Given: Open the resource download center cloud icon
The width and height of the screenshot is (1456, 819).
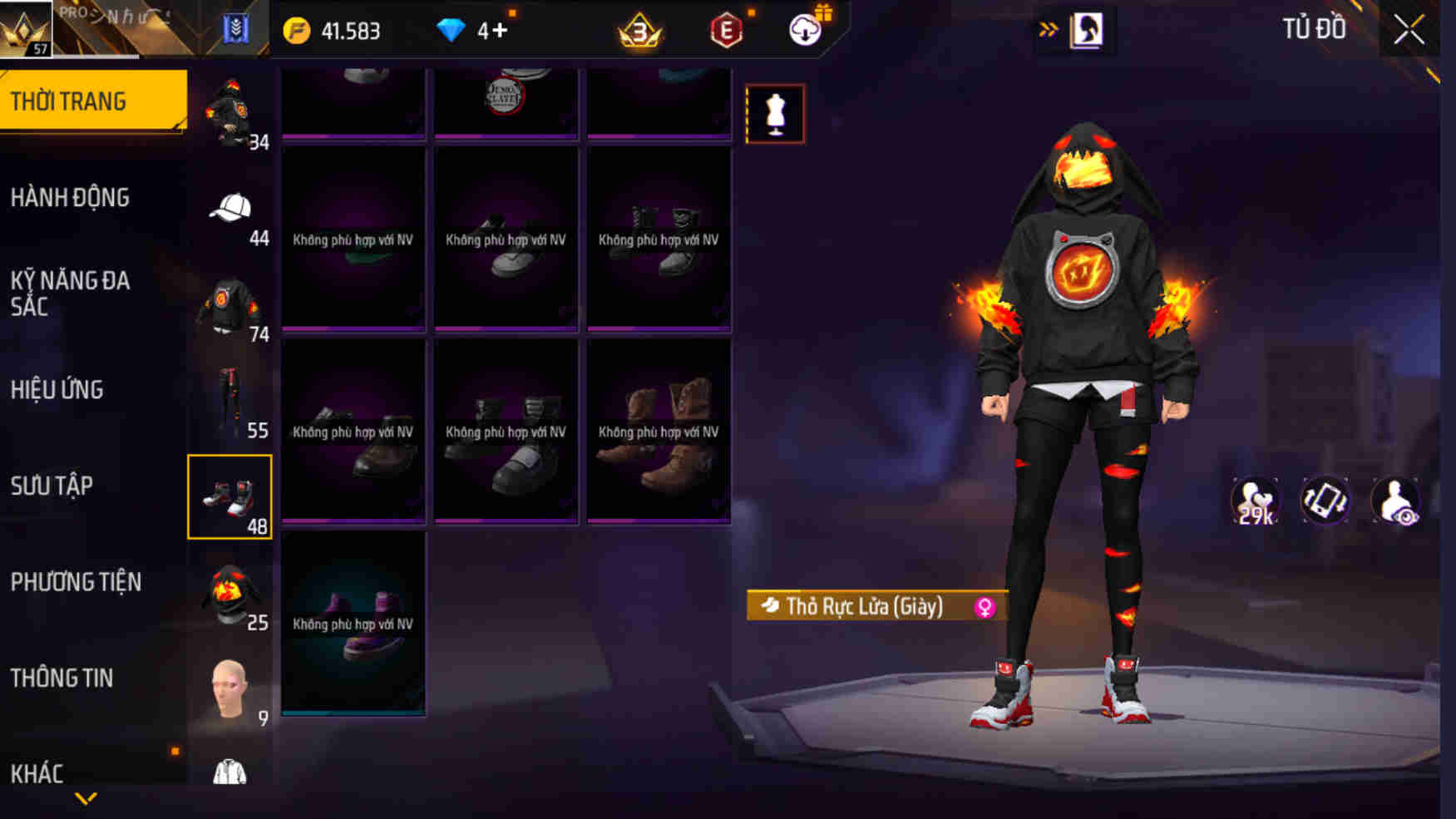Looking at the screenshot, I should point(801,31).
